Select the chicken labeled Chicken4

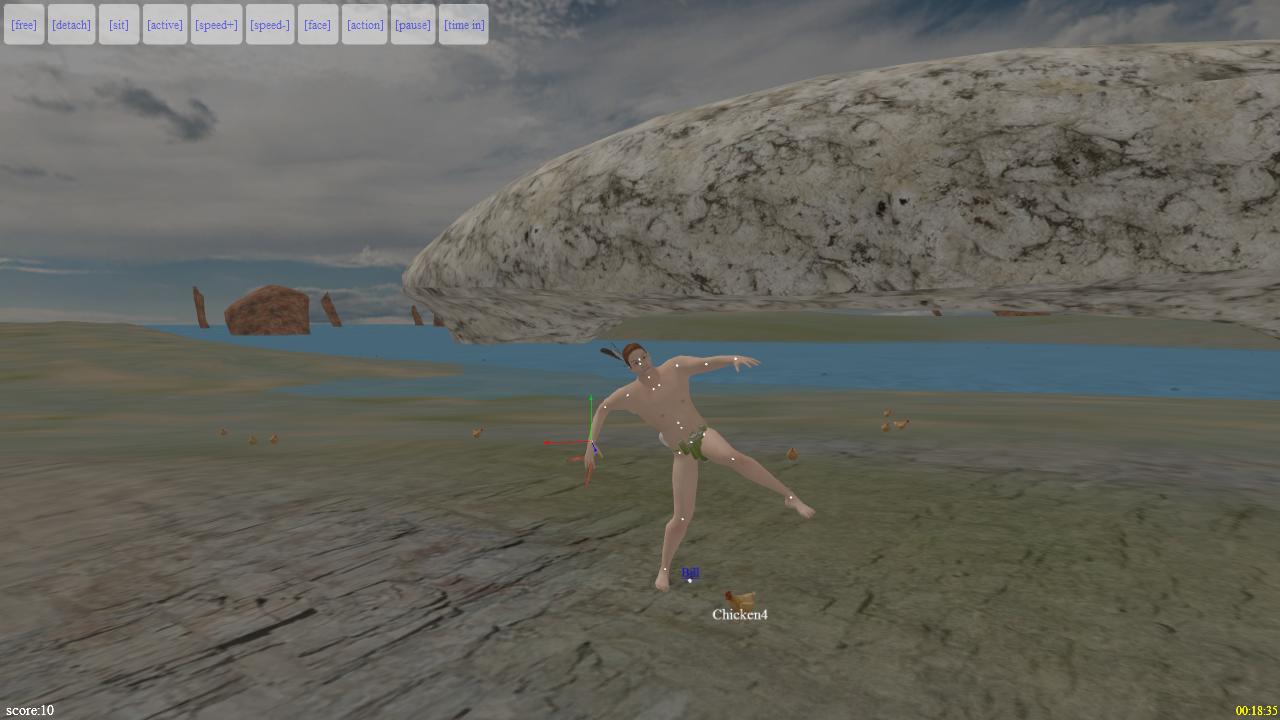tap(738, 598)
